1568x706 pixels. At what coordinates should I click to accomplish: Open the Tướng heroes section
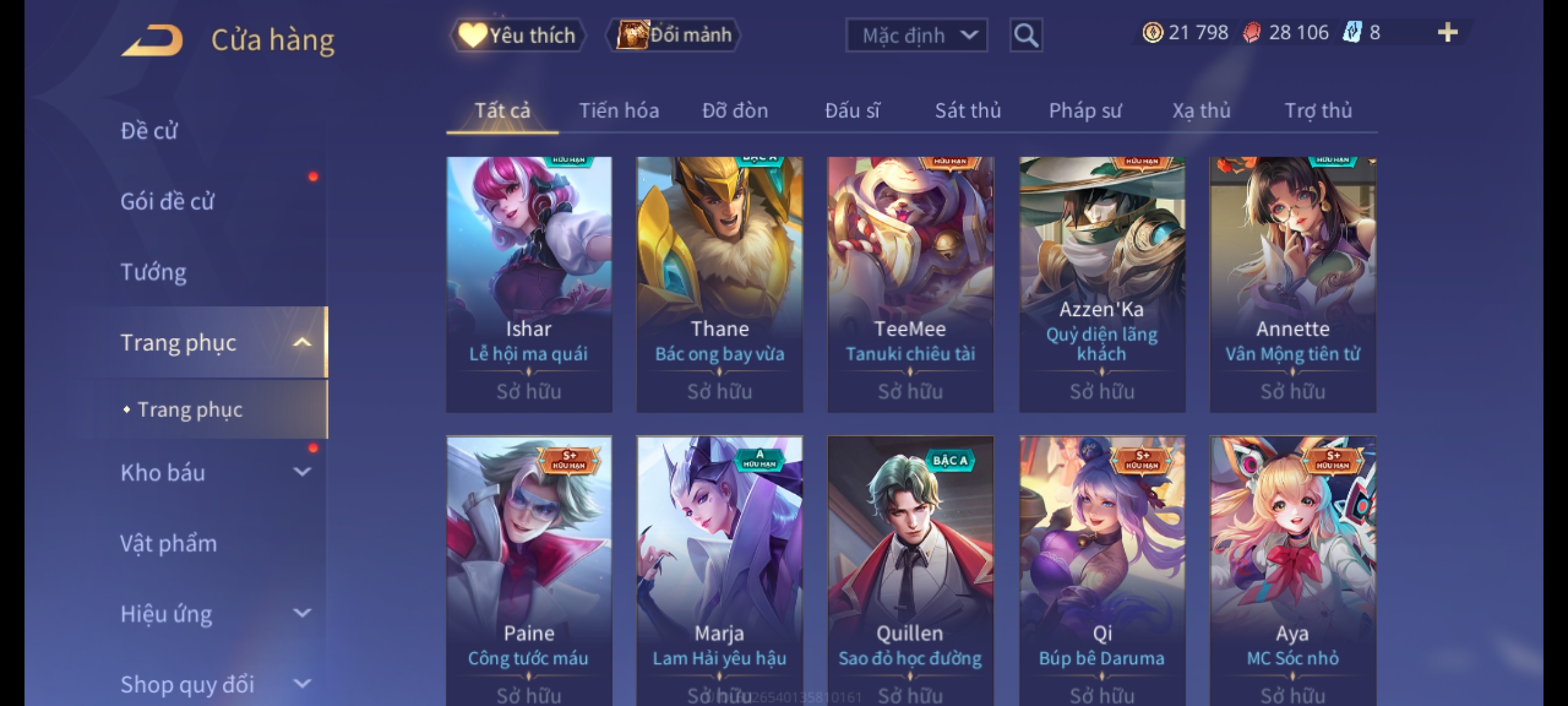[x=154, y=272]
